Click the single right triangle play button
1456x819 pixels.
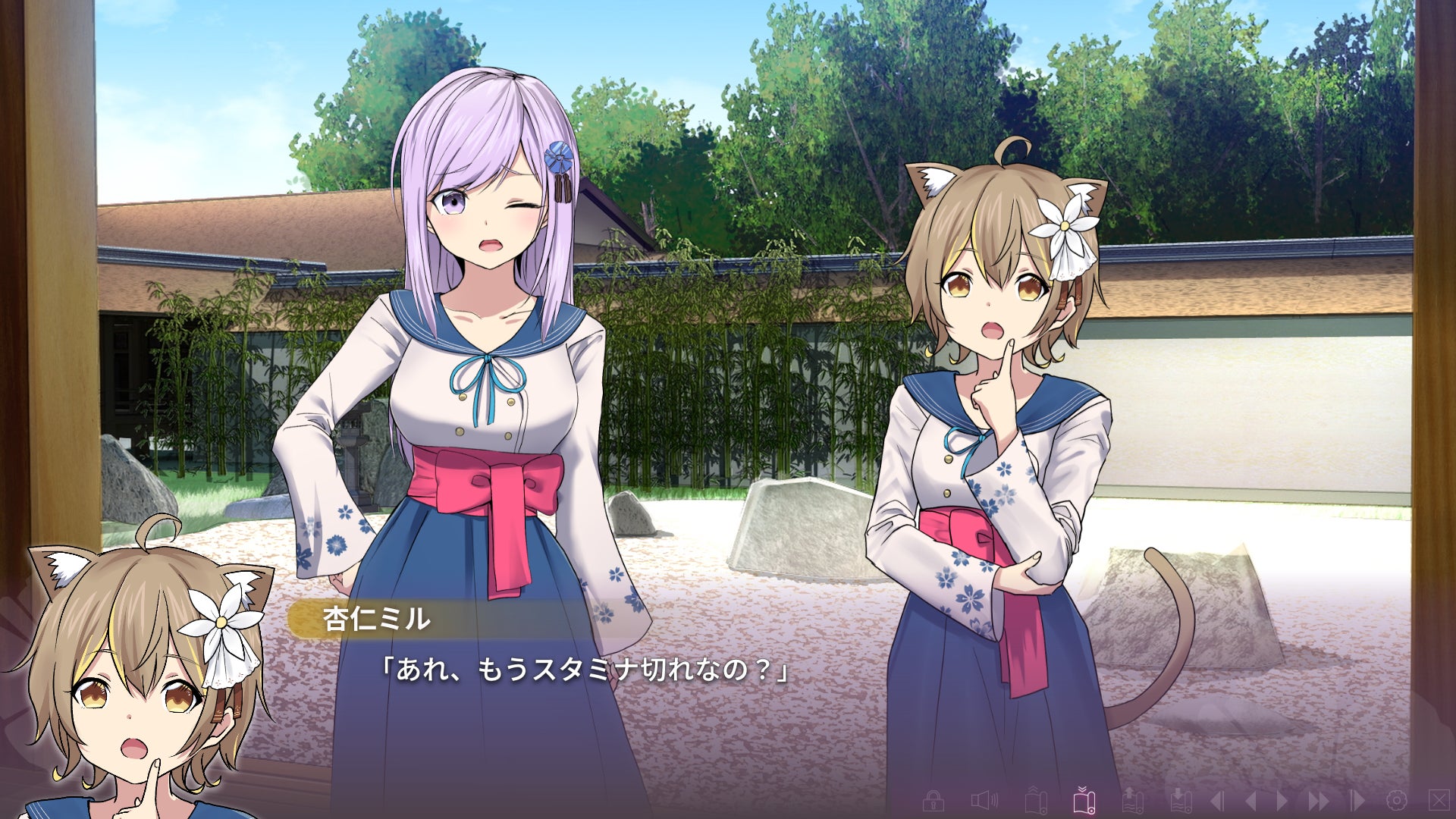1282,800
